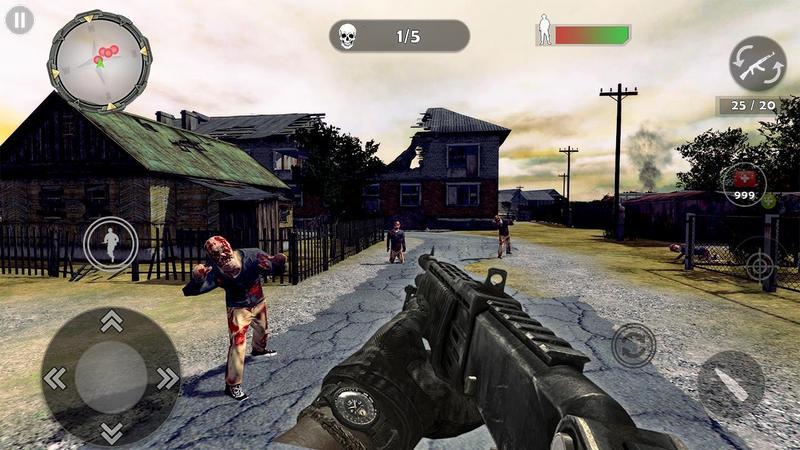Viewport: 800px width, 450px height.
Task: Tap the left arrow on movement pad
Action: tap(55, 378)
